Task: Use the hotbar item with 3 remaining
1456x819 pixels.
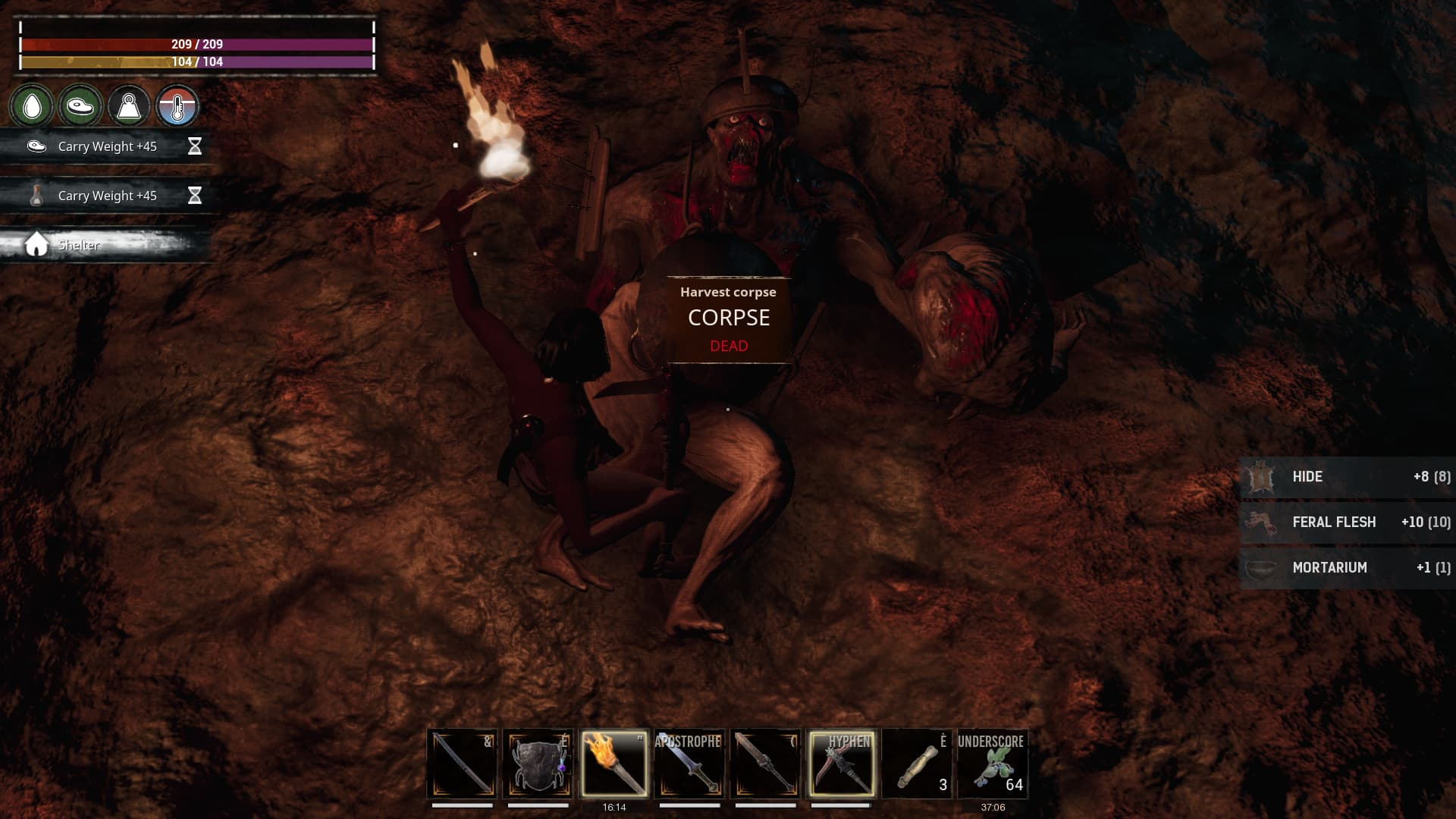Action: click(917, 764)
